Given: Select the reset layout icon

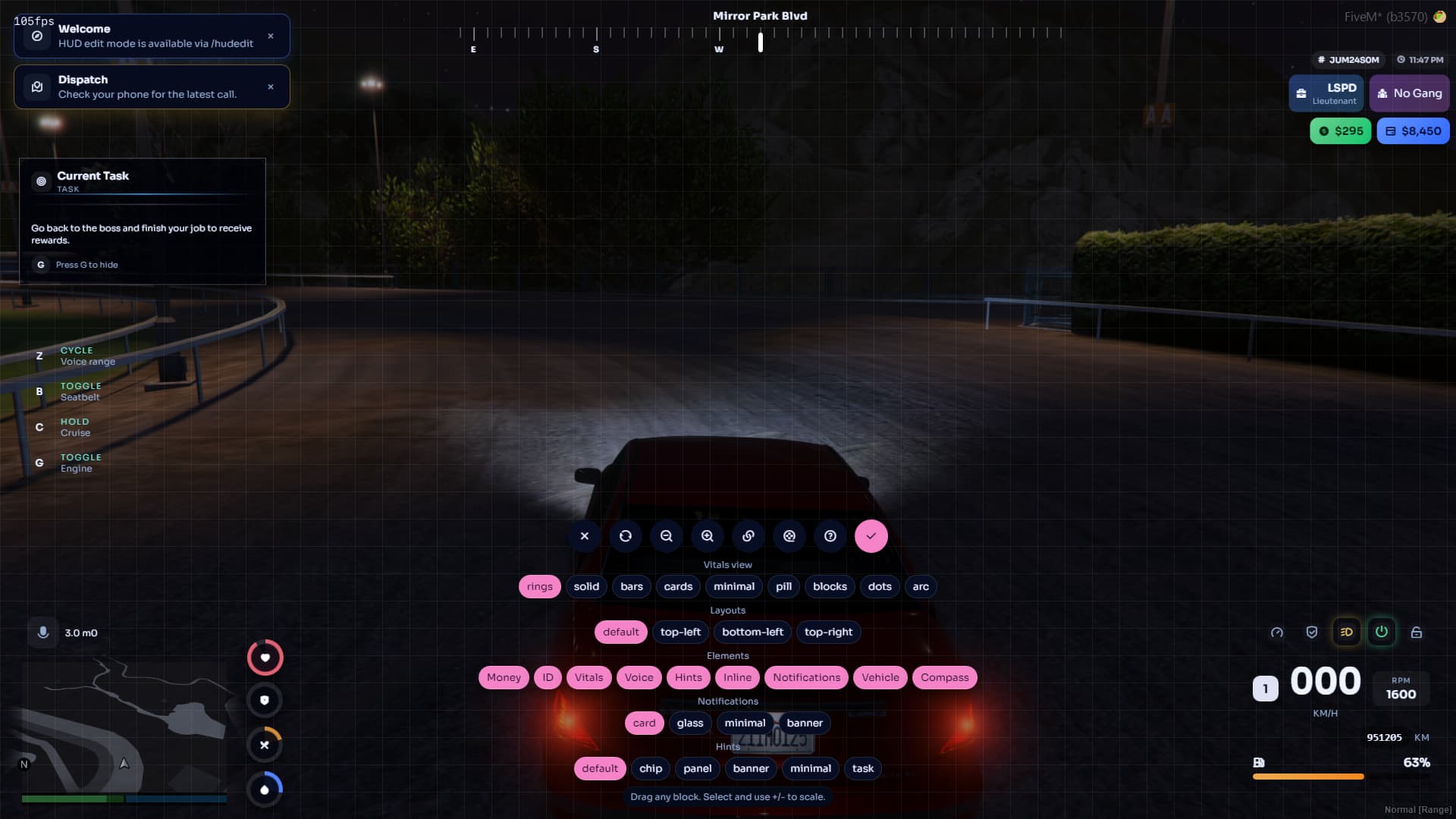Looking at the screenshot, I should click(x=626, y=536).
